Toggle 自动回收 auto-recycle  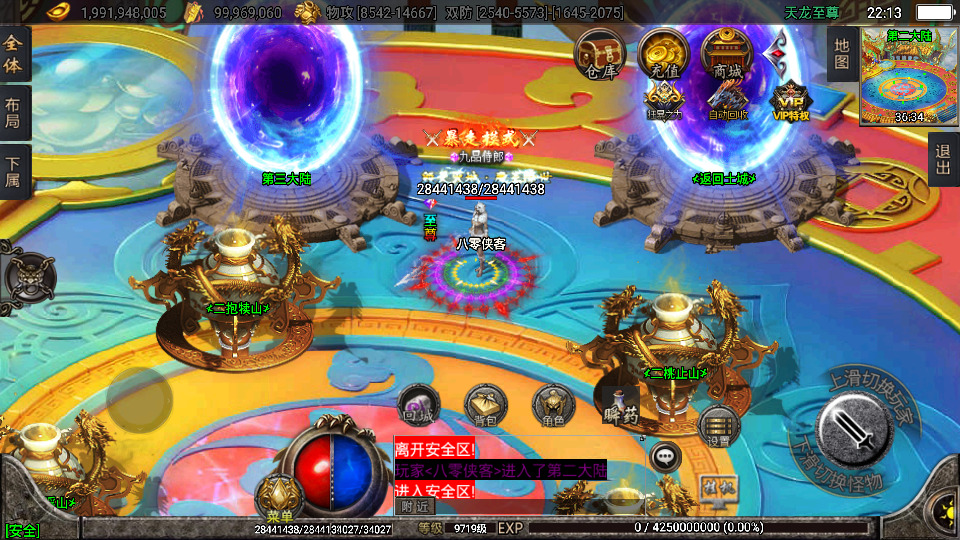point(728,100)
